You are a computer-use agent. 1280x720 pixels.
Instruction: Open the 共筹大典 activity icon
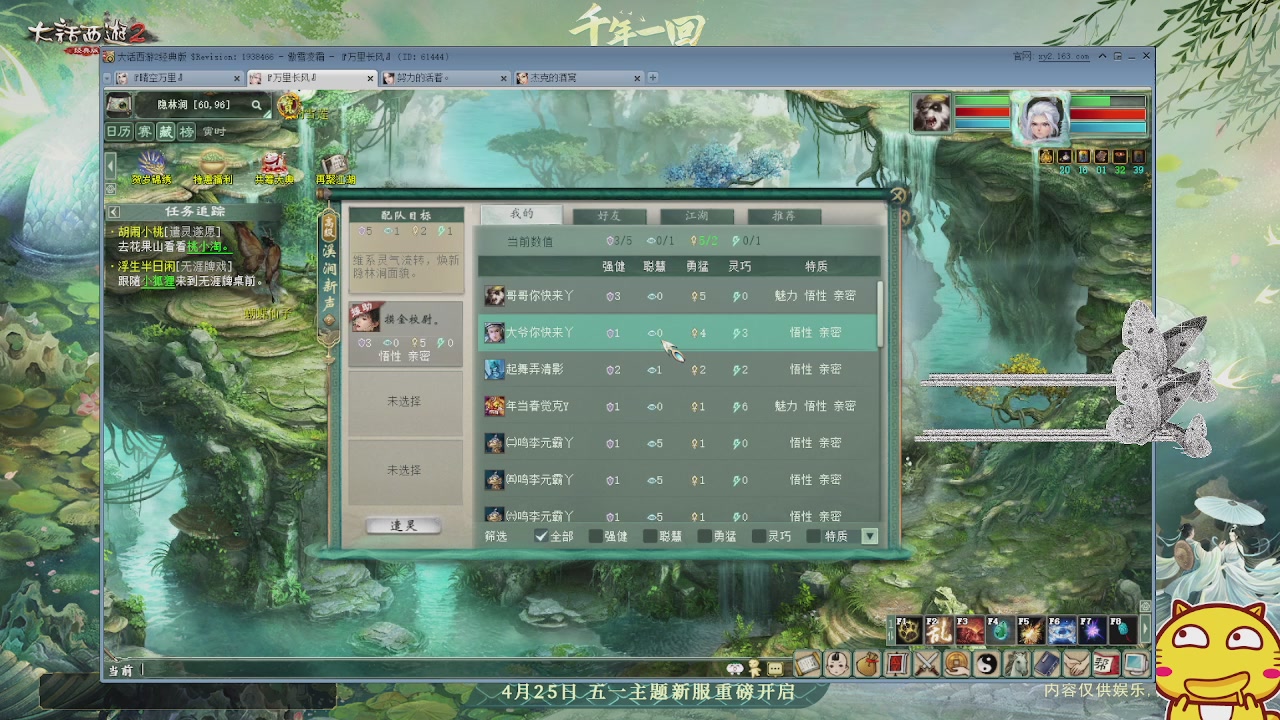274,163
